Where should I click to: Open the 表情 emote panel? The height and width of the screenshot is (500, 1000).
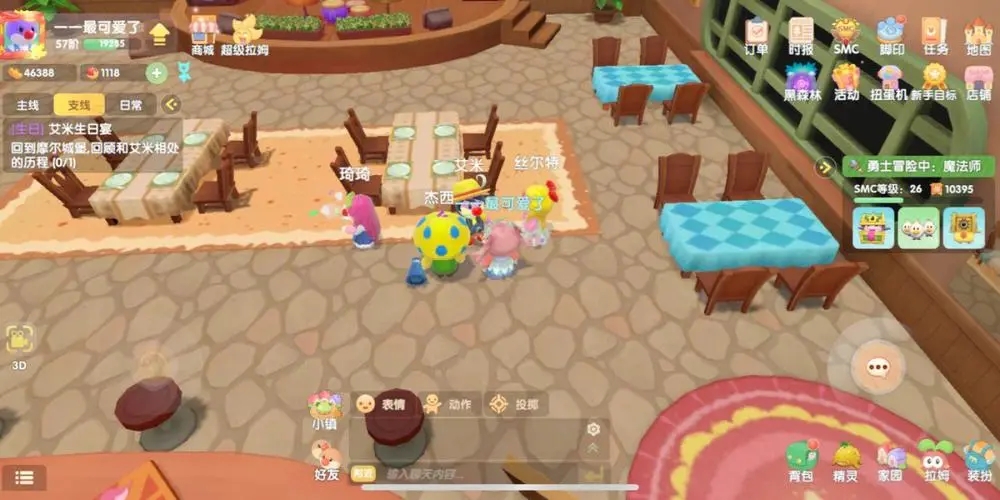(381, 404)
